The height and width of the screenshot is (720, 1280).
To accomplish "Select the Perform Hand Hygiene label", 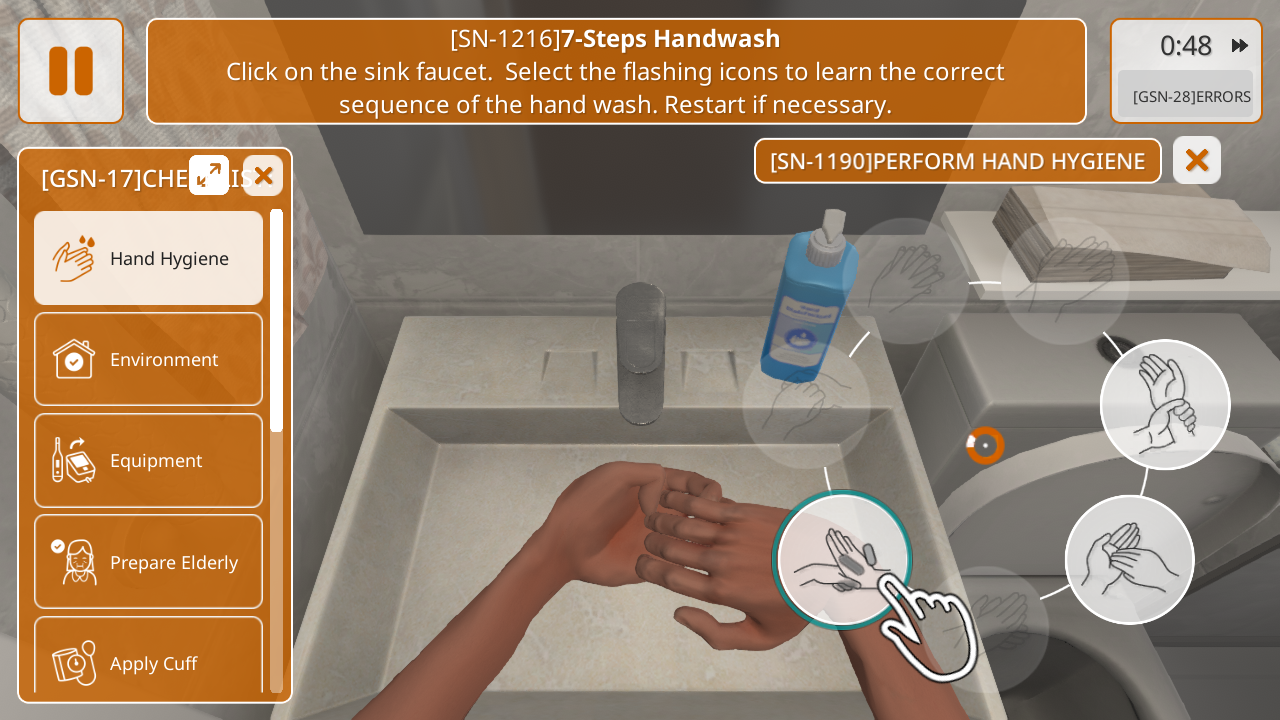I will [x=957, y=161].
